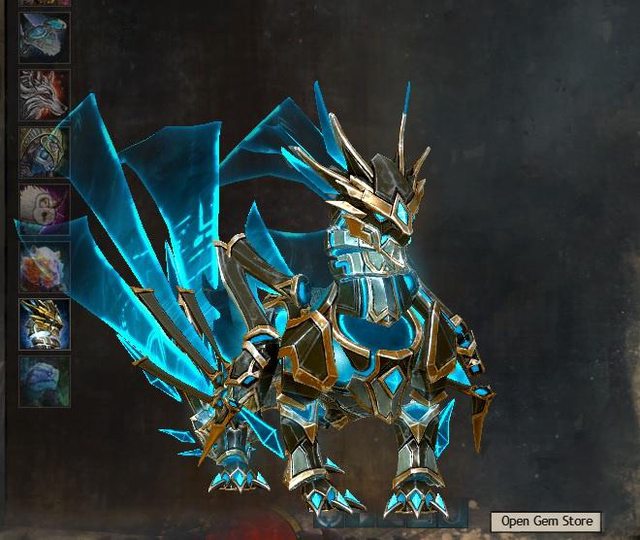Open the Gem Store
Screen dimensions: 640x540
[547, 521]
